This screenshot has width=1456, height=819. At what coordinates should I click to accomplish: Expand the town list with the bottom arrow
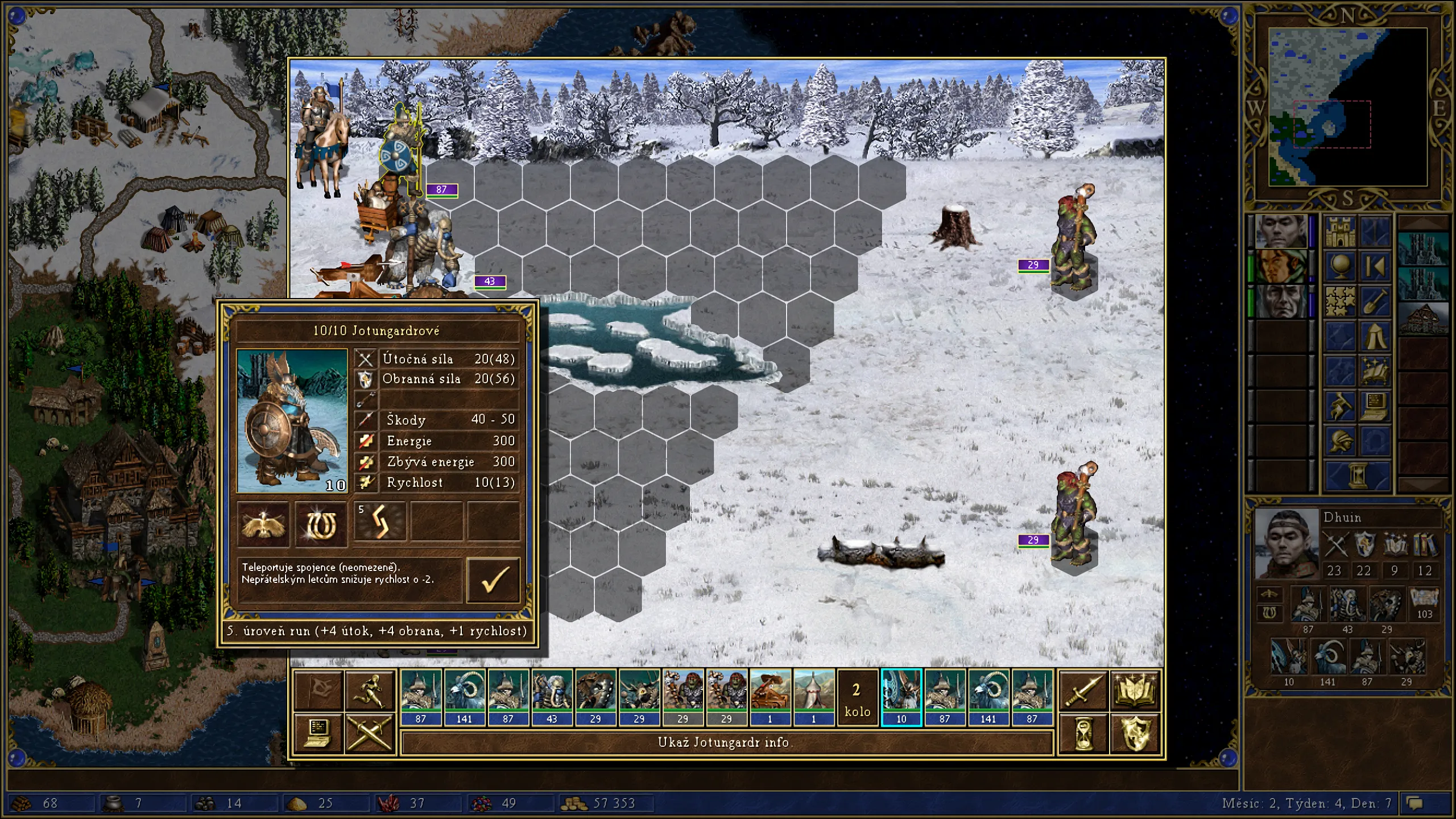[1422, 483]
